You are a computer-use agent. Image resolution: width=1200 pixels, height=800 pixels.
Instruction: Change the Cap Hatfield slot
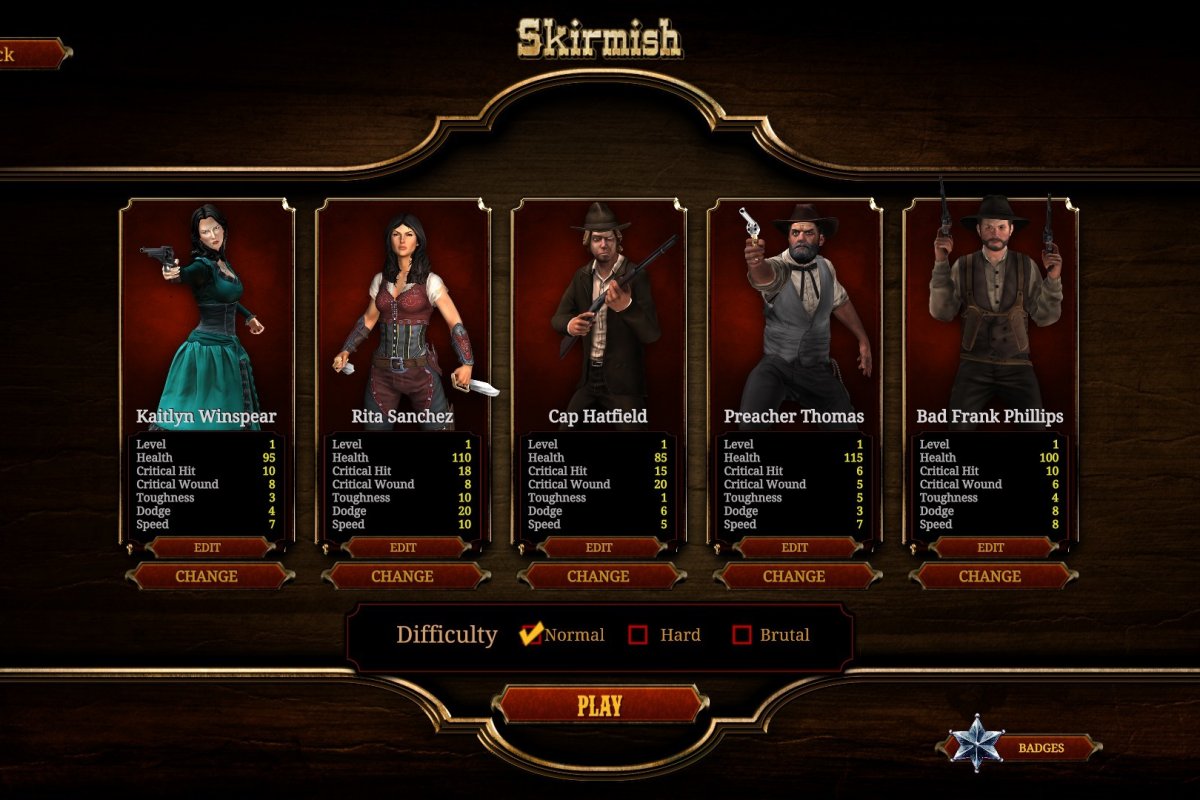tap(599, 576)
